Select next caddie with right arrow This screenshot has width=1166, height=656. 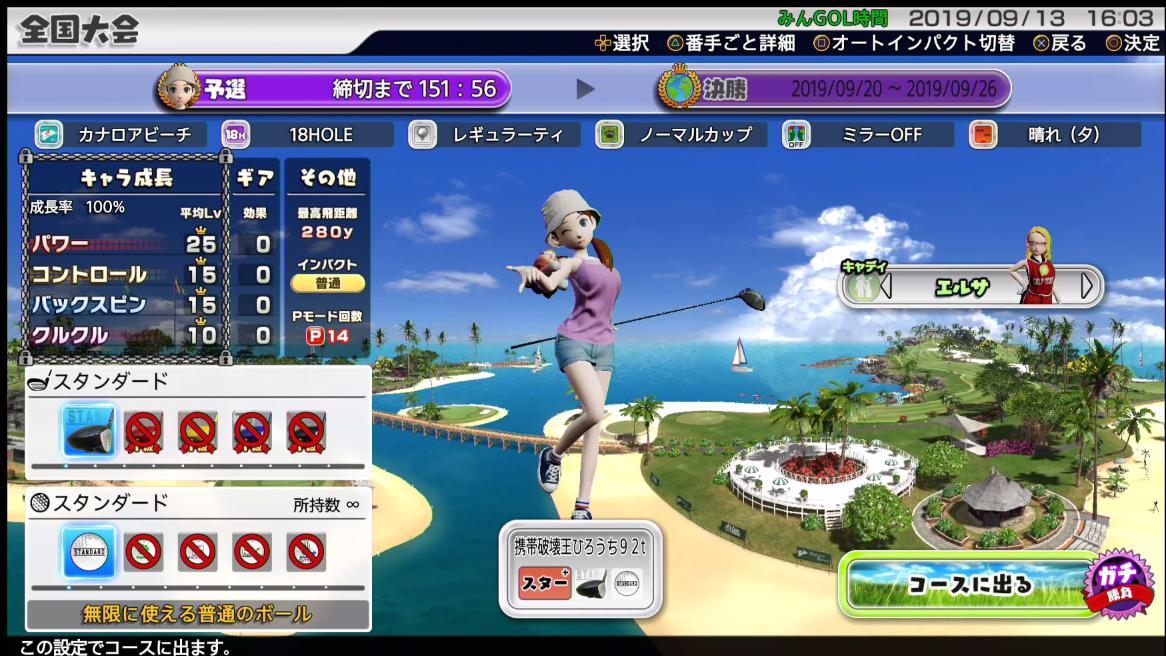(1087, 286)
